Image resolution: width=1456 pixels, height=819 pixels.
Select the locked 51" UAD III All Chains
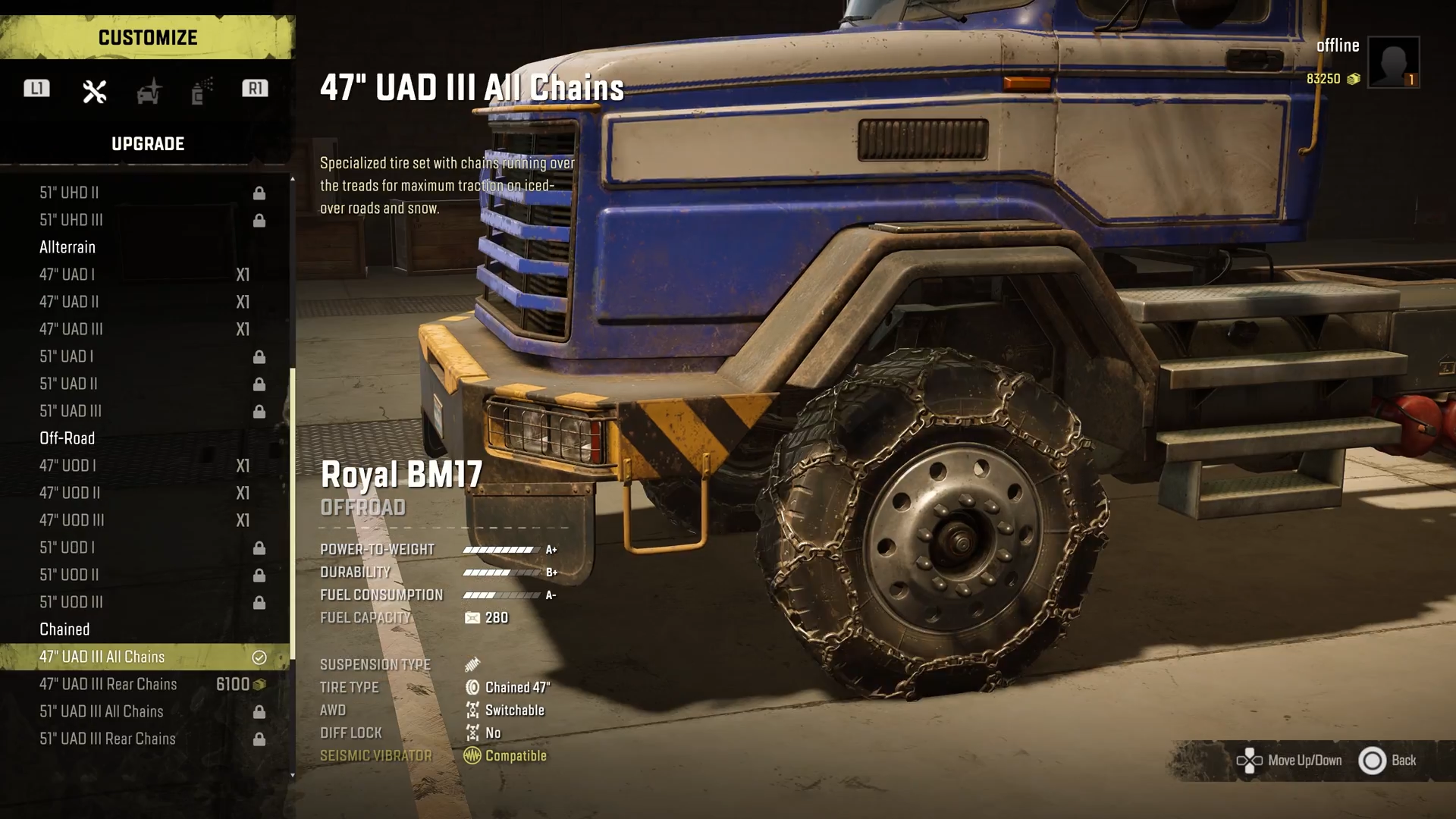point(144,711)
